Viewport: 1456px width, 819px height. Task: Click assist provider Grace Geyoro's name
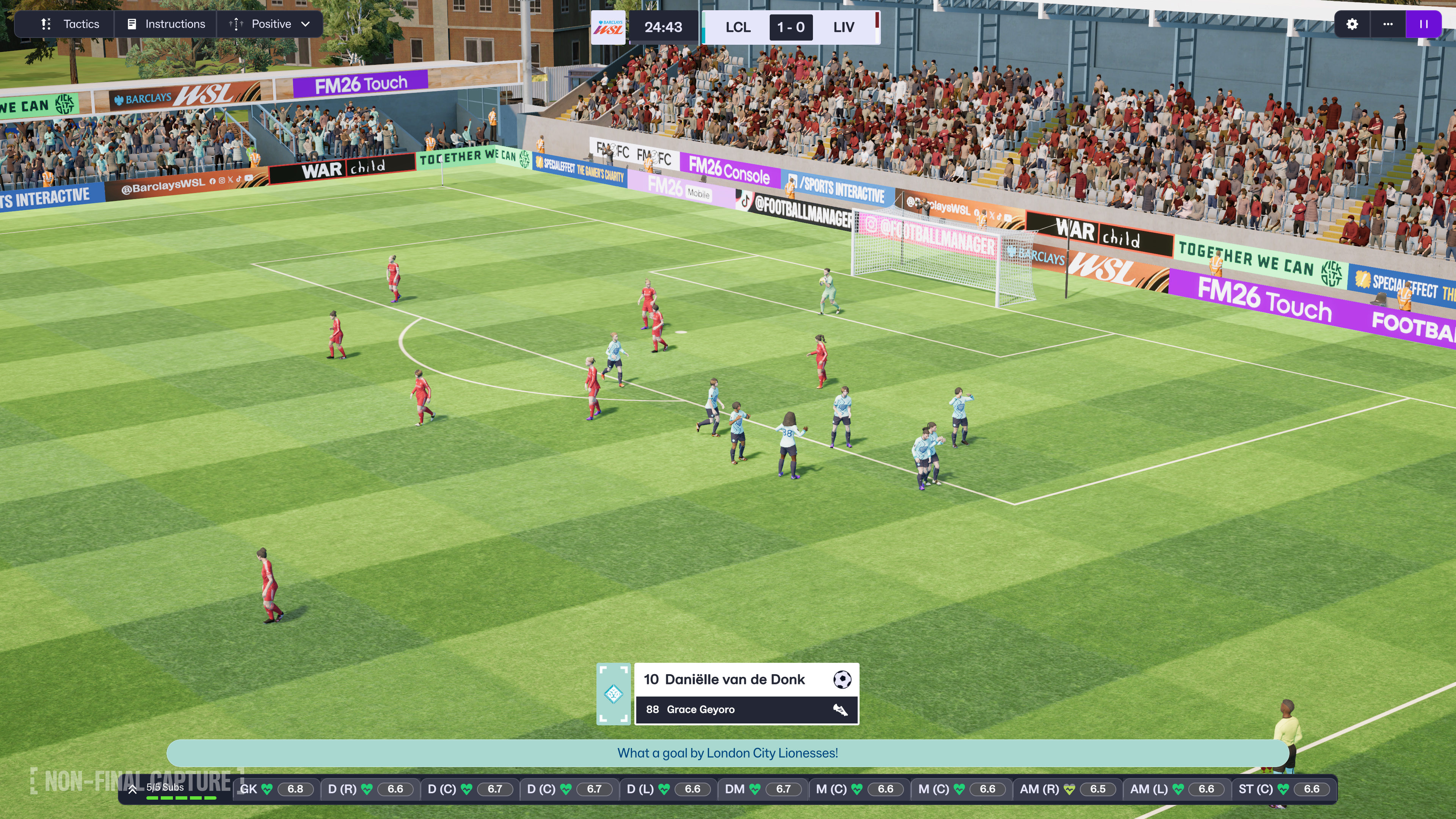click(700, 709)
